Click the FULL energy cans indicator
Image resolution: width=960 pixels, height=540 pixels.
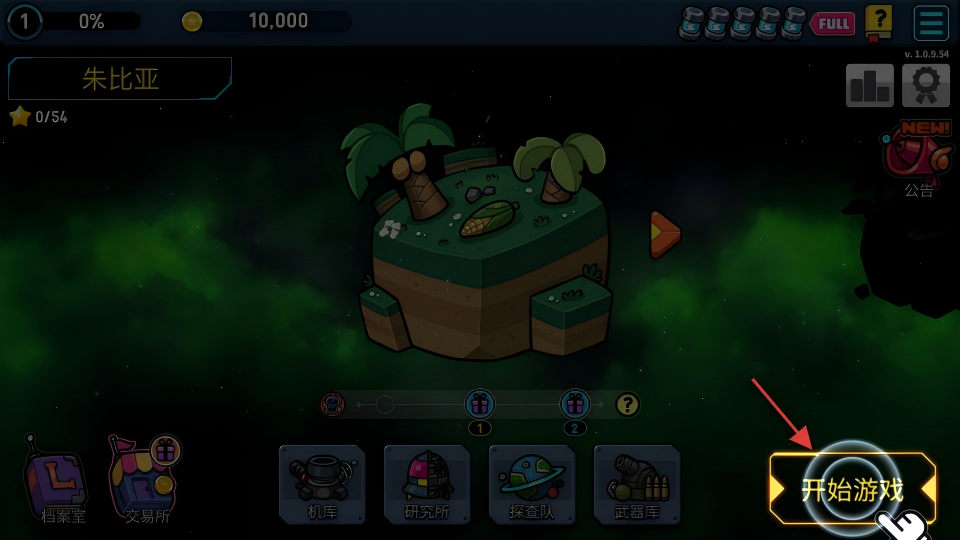[x=766, y=22]
